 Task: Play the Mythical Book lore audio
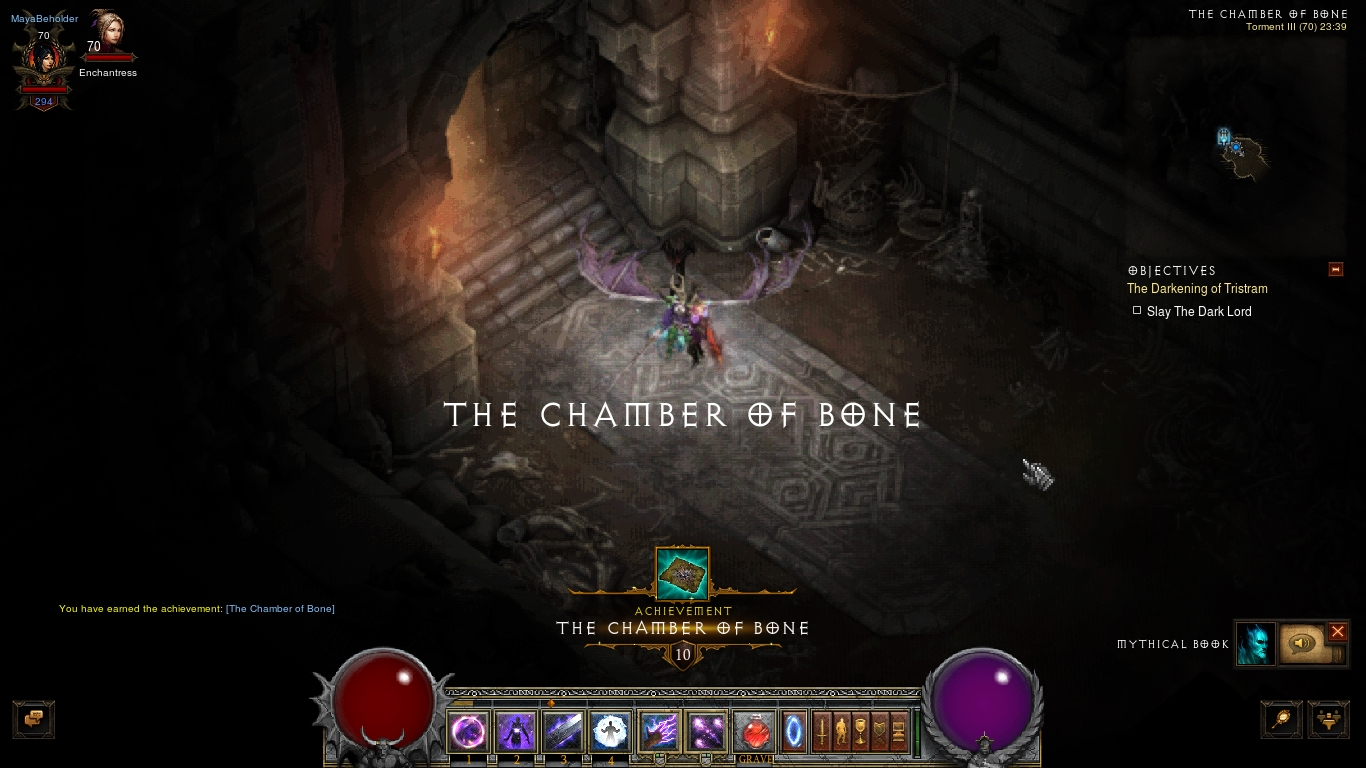pos(1302,645)
